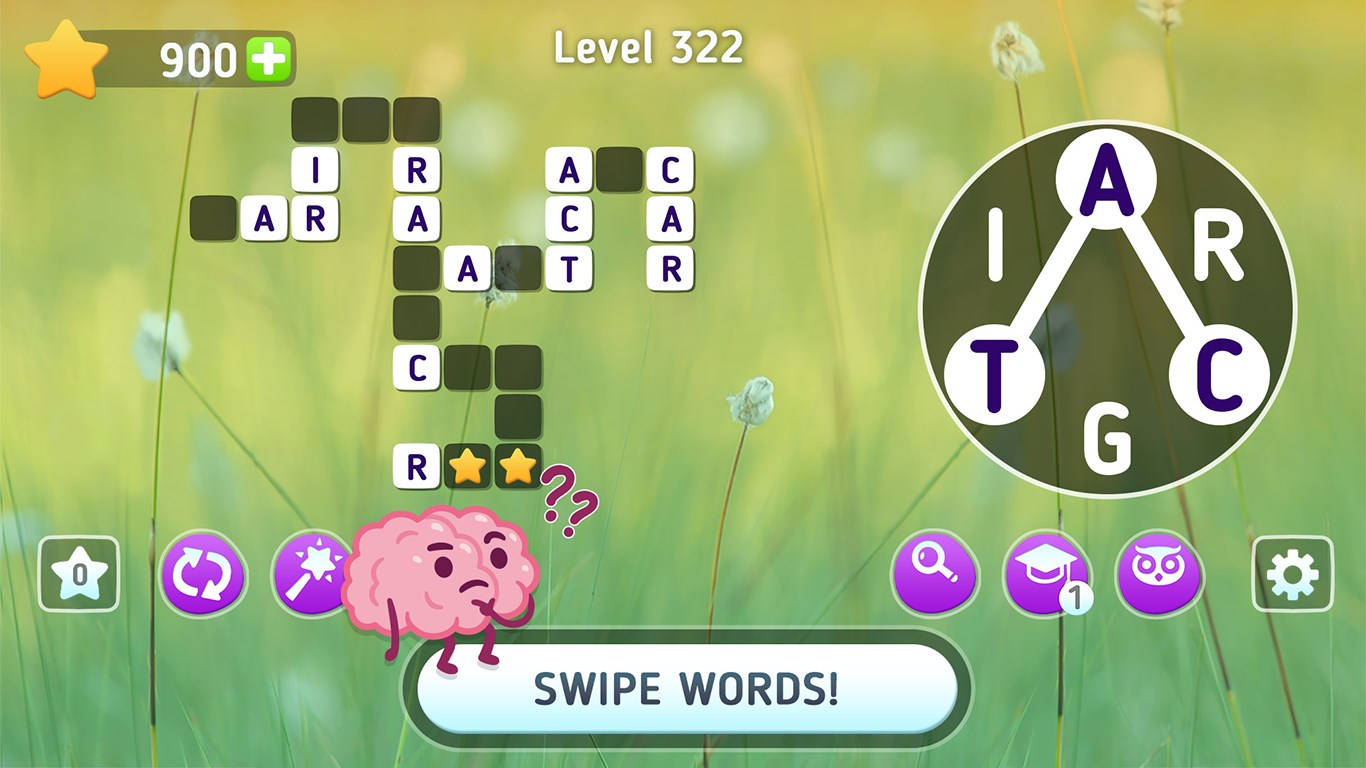Tap a gold star tile on the crossword grid
The width and height of the screenshot is (1366, 768).
pyautogui.click(x=468, y=467)
